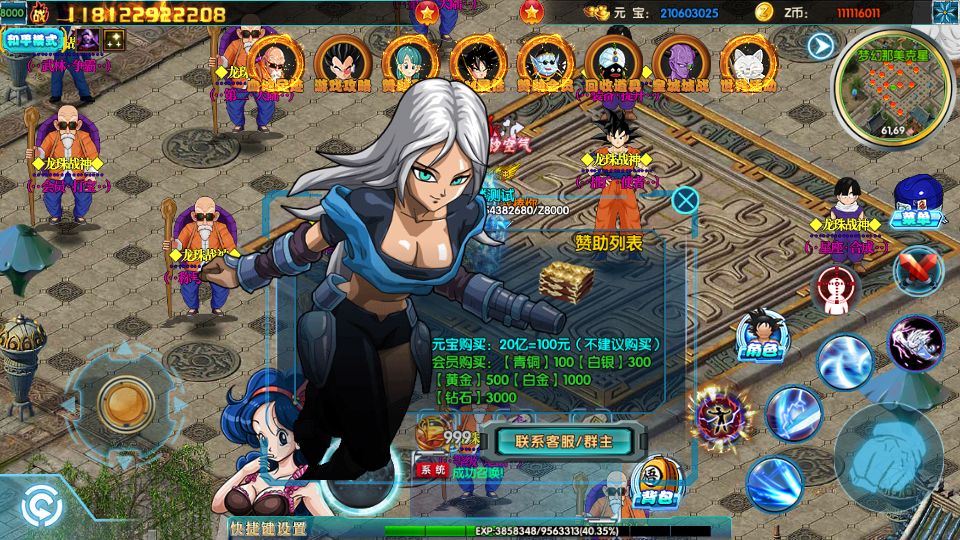
Task: Open 快捷键设置 shortcut settings
Action: (269, 528)
